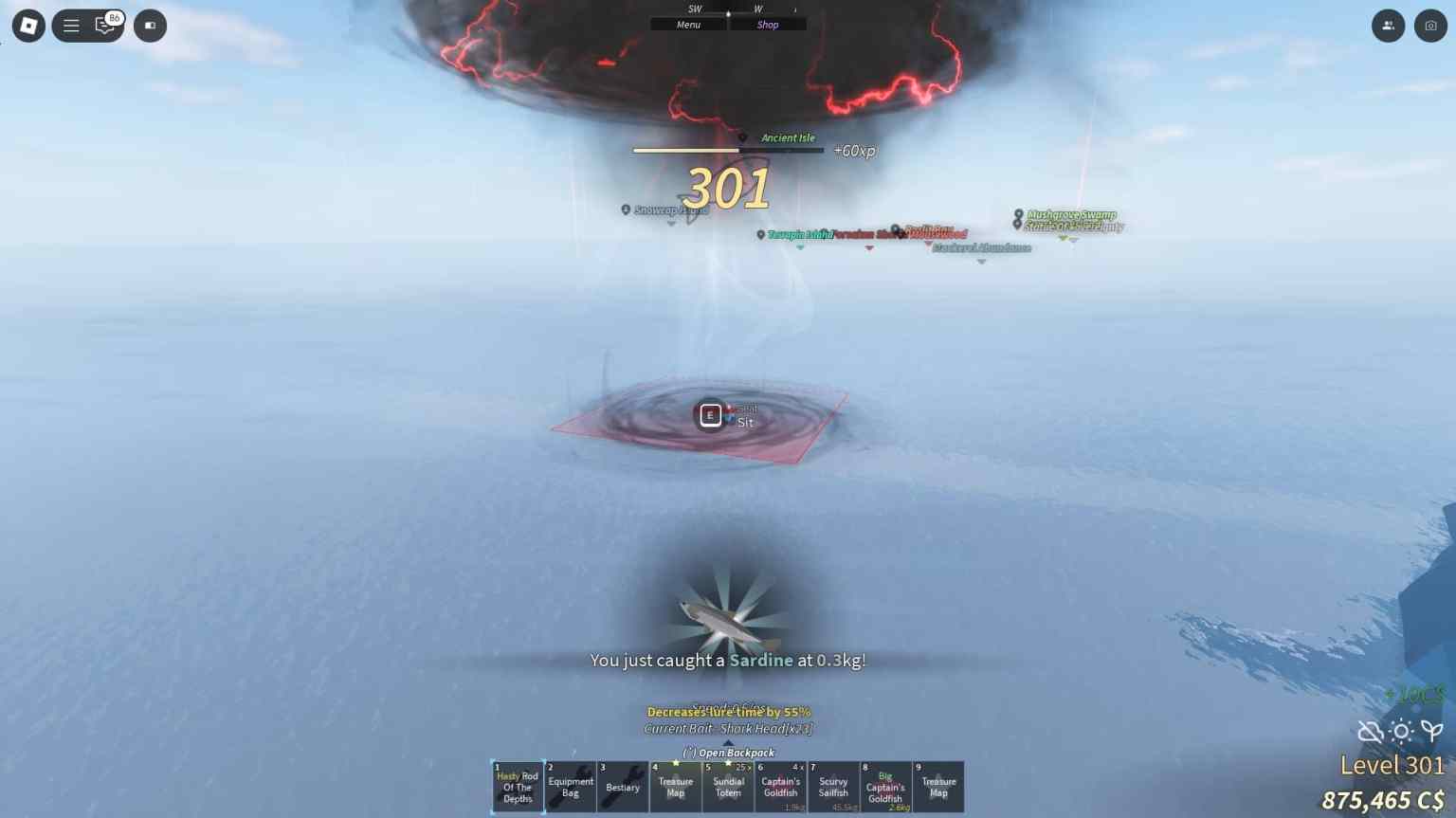The height and width of the screenshot is (818, 1456).
Task: Select the Hasty Rod Of The Depths
Action: [517, 787]
